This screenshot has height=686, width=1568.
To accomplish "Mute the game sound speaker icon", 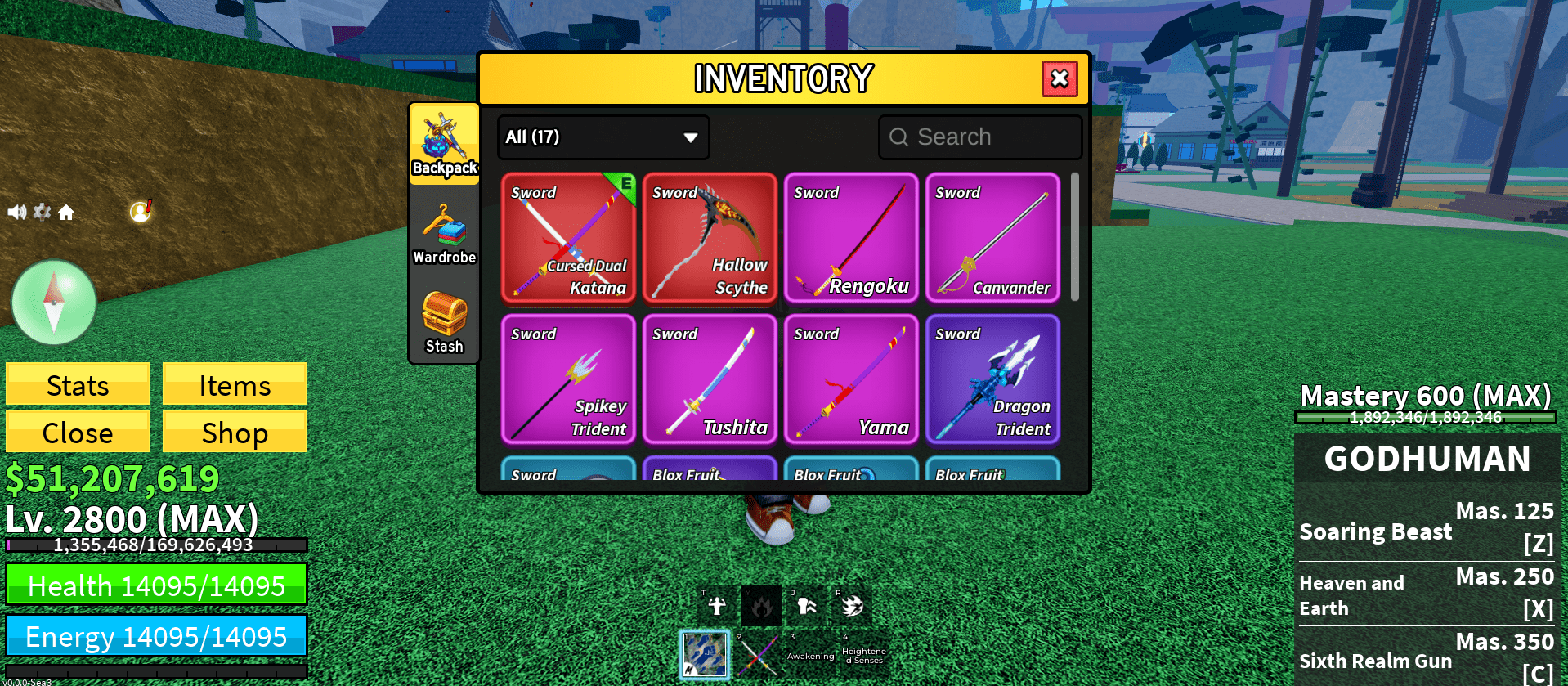I will 17,211.
